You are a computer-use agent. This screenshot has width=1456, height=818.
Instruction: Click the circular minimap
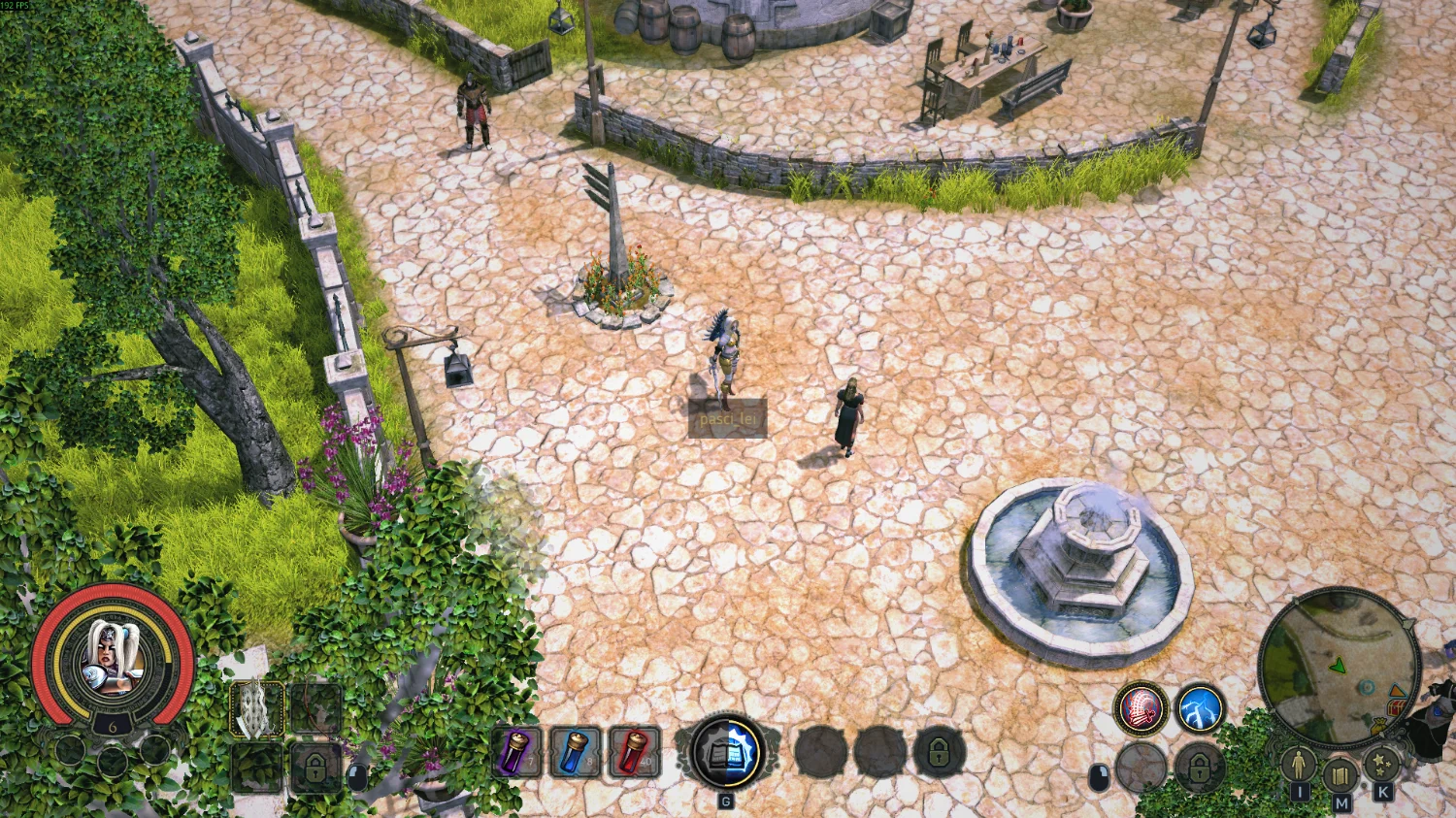pyautogui.click(x=1339, y=667)
